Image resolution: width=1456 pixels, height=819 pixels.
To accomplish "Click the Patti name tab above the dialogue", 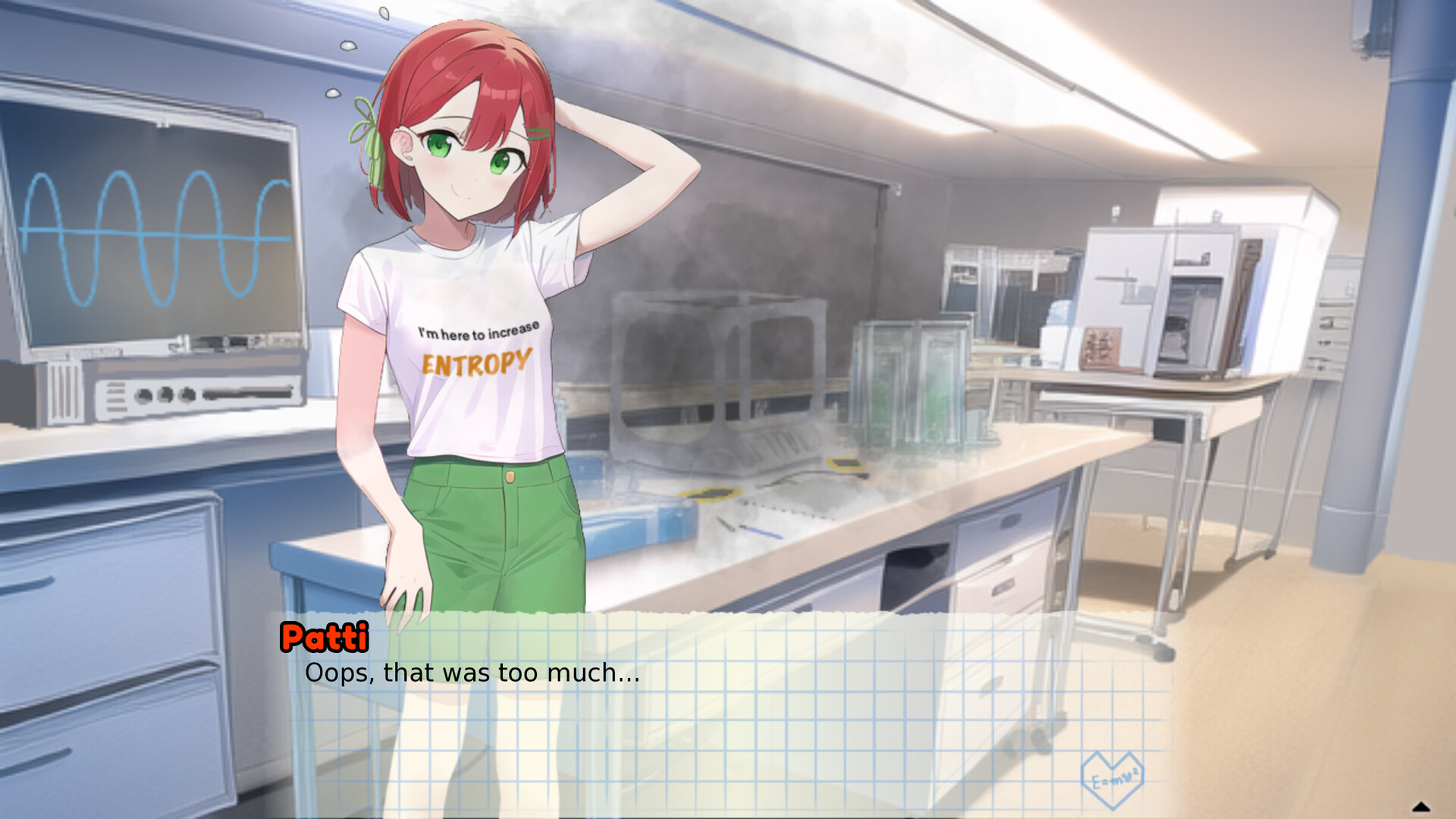I will 325,639.
